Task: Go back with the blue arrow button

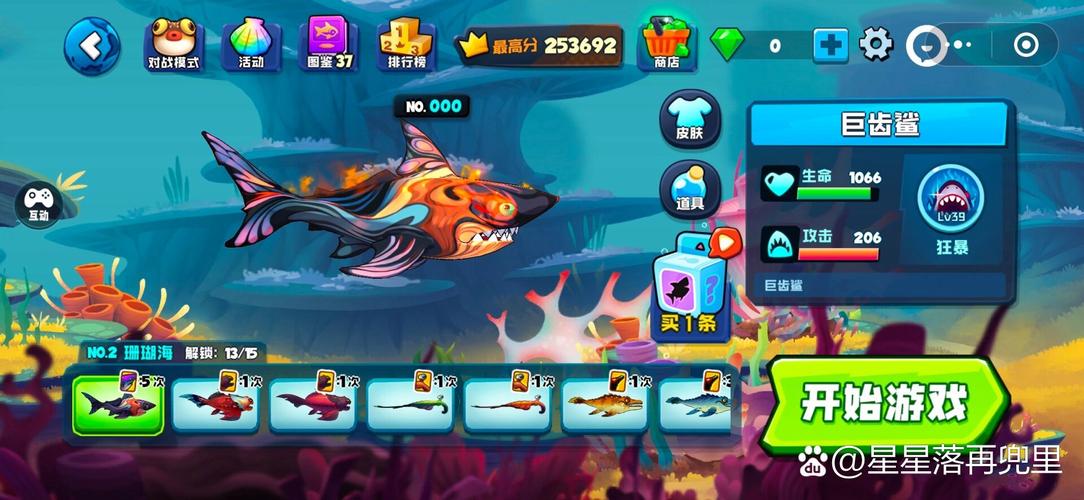Action: [92, 45]
